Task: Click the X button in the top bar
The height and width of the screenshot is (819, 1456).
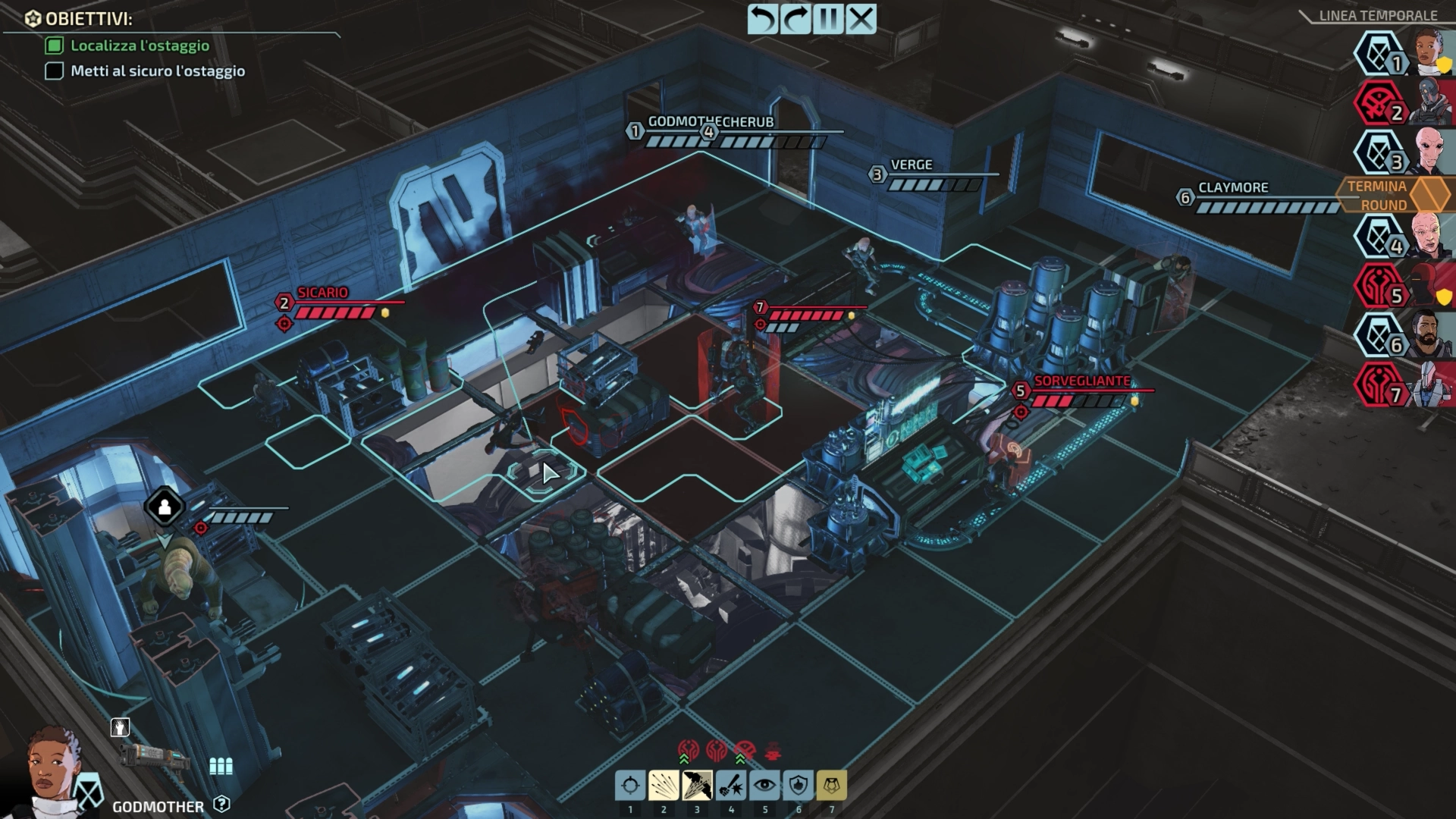Action: (861, 19)
